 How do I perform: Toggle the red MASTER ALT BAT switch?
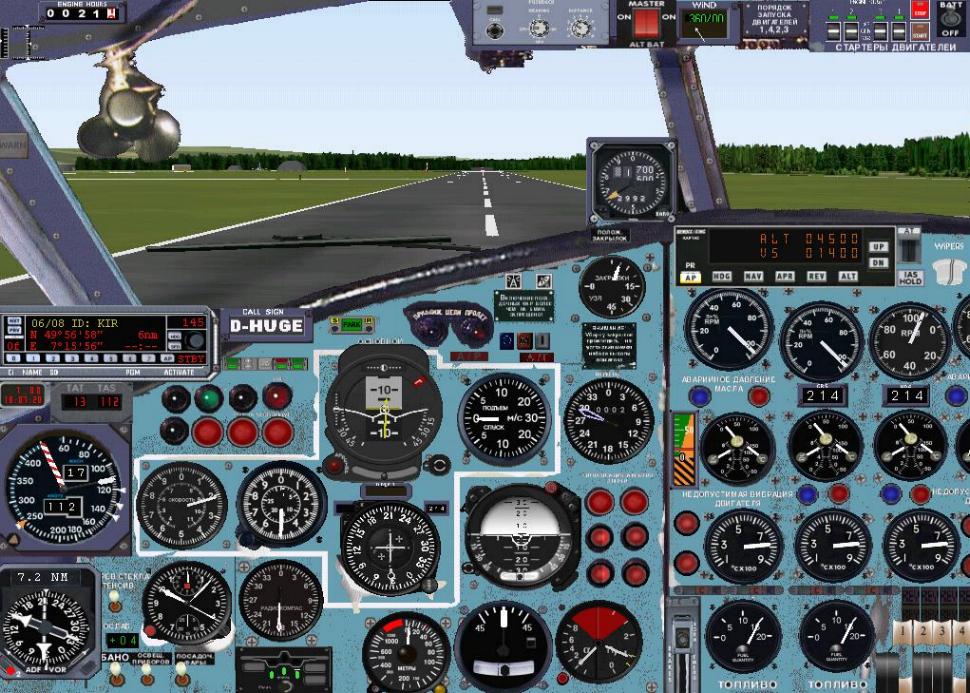click(x=647, y=21)
